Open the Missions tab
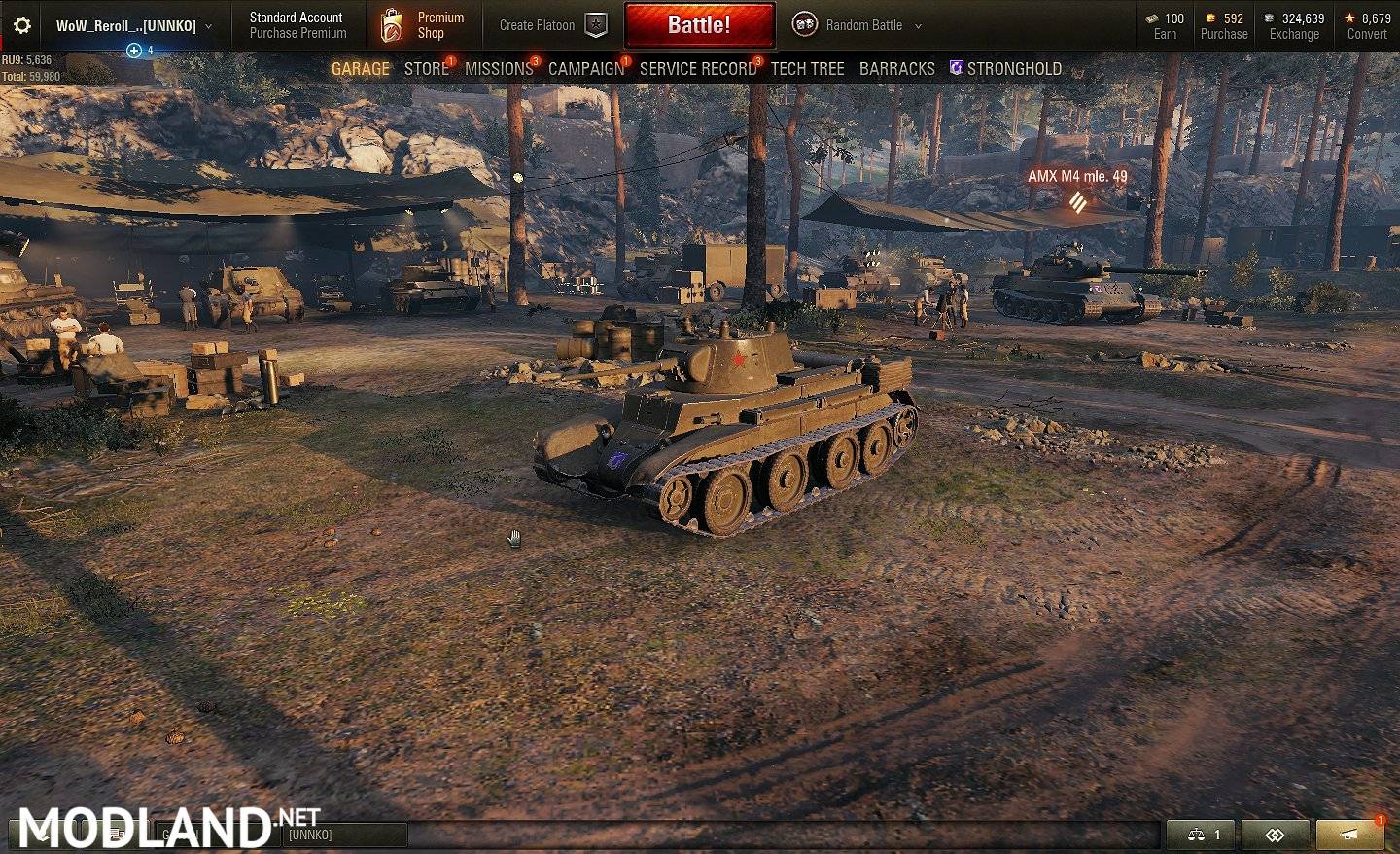The width and height of the screenshot is (1400, 854). tap(499, 69)
